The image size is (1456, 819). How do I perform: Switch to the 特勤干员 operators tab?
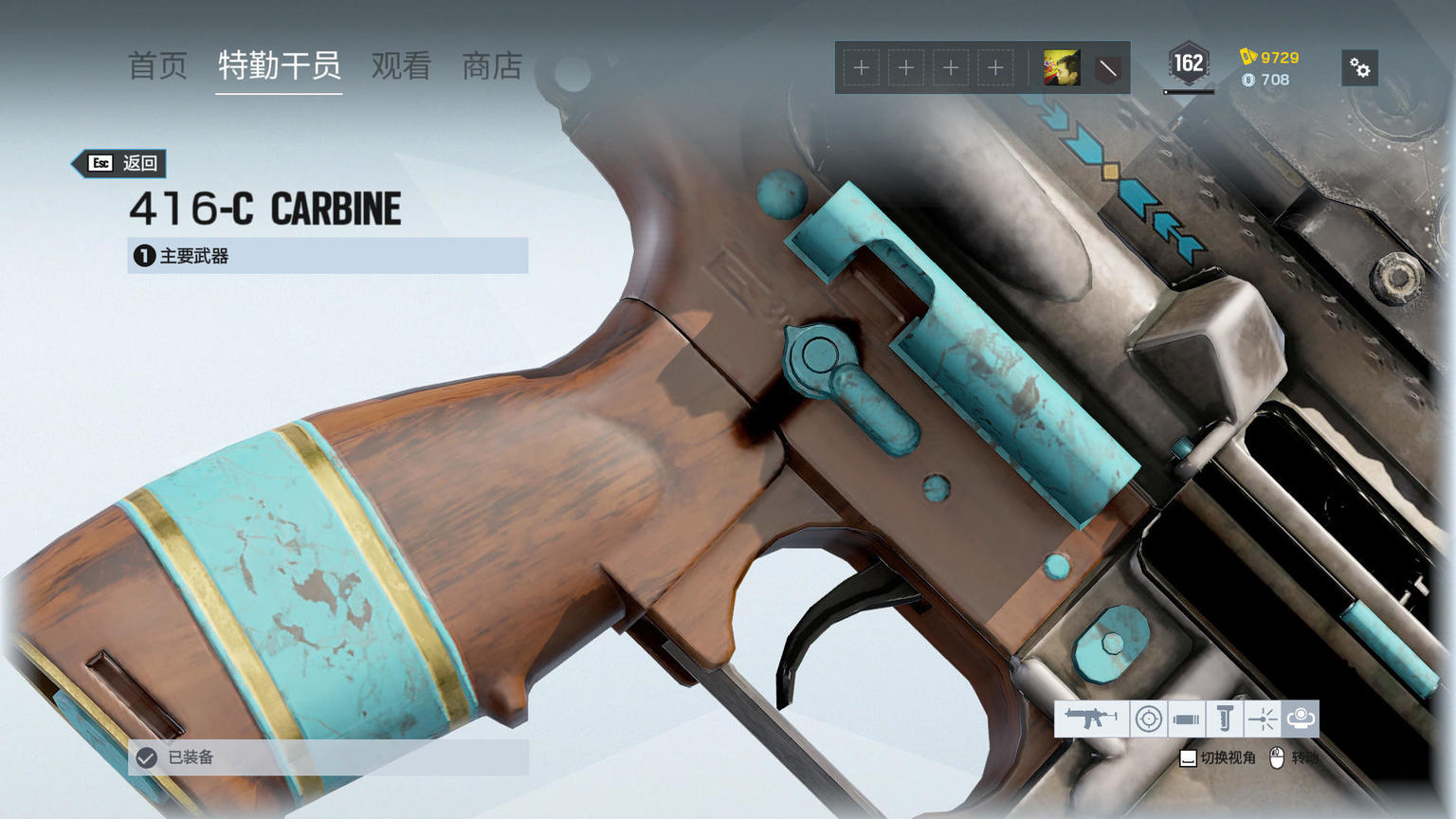tap(279, 66)
